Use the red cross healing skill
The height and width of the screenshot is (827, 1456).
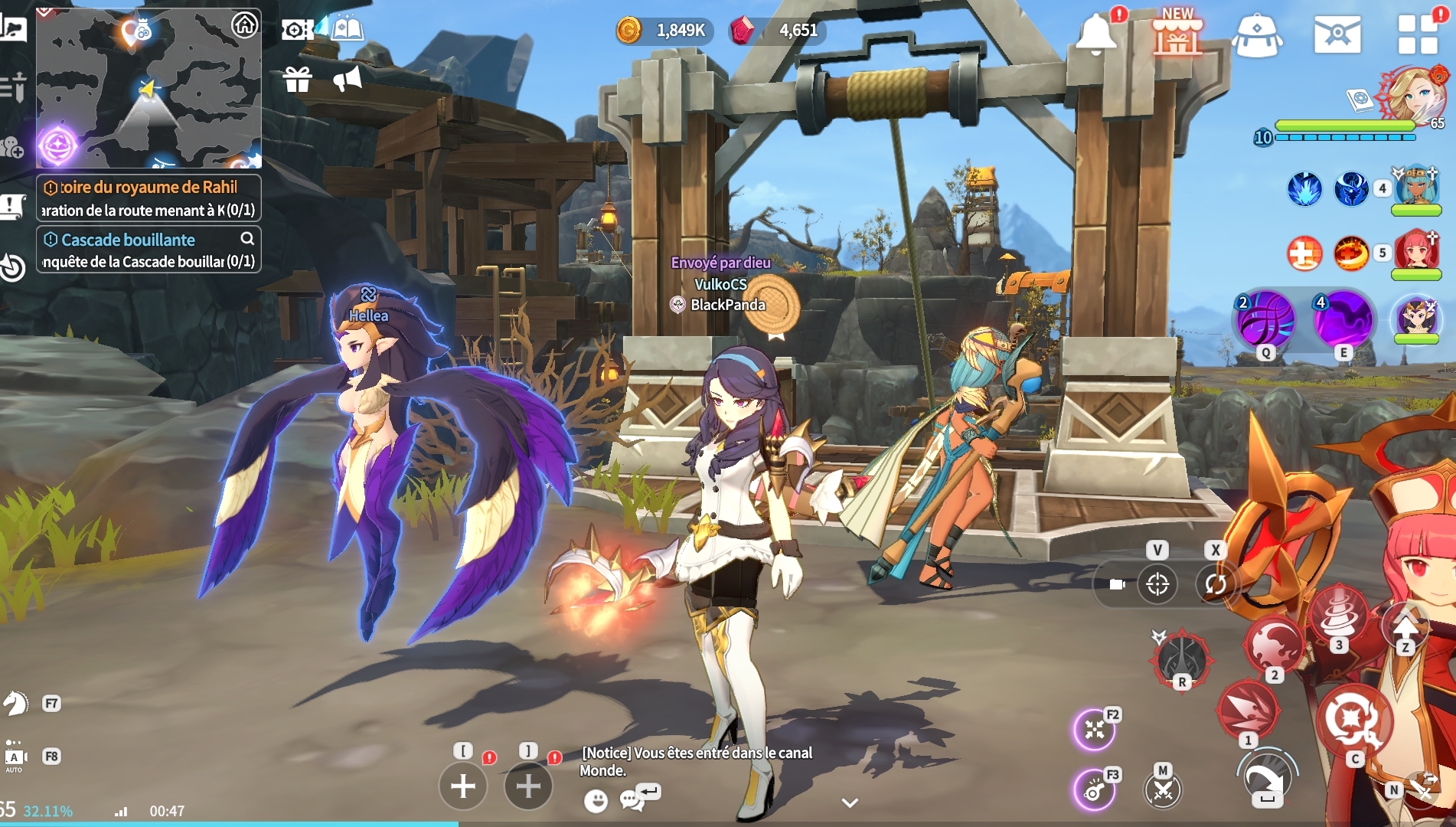[x=1304, y=253]
